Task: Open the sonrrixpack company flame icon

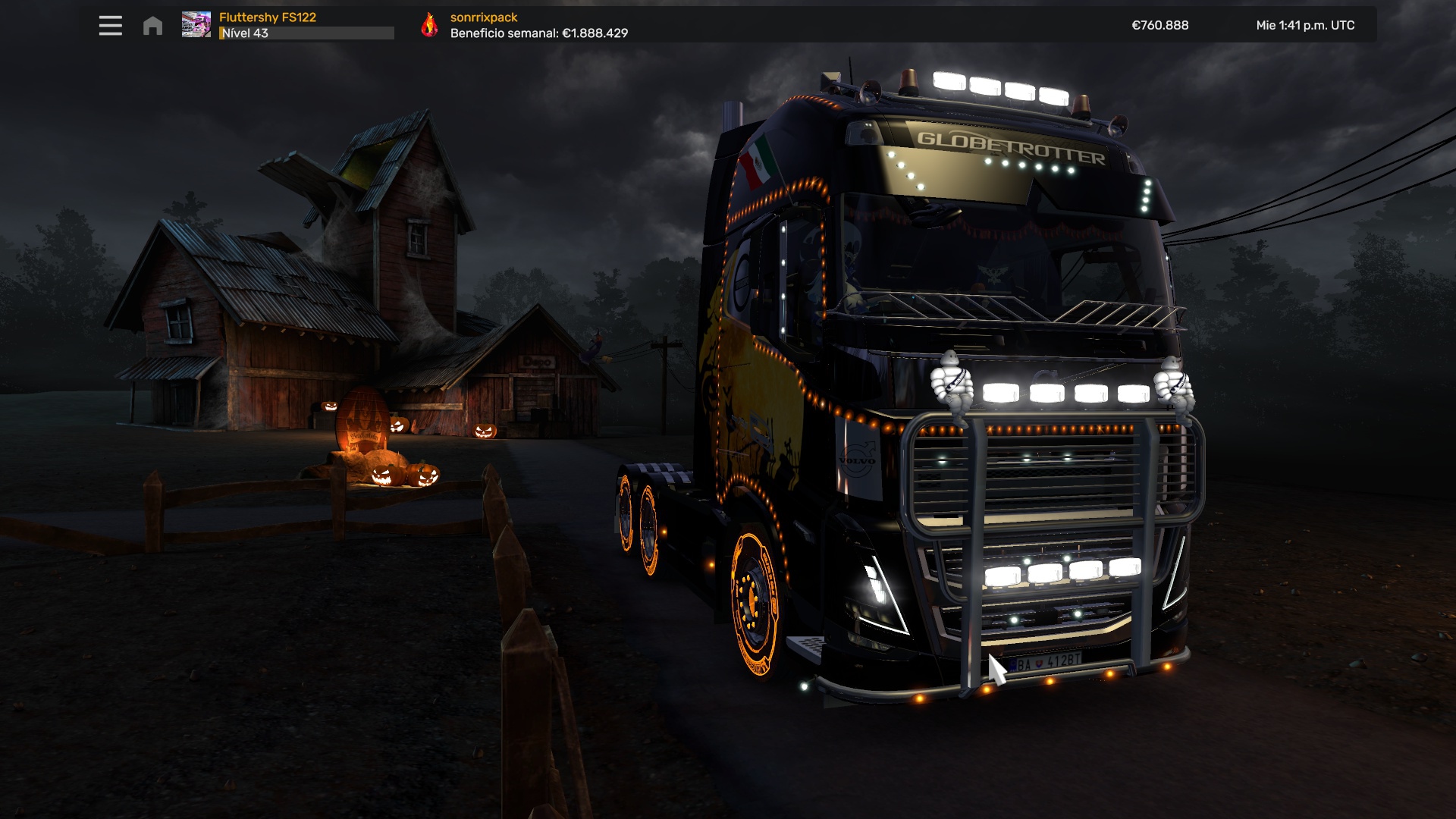Action: pyautogui.click(x=429, y=25)
